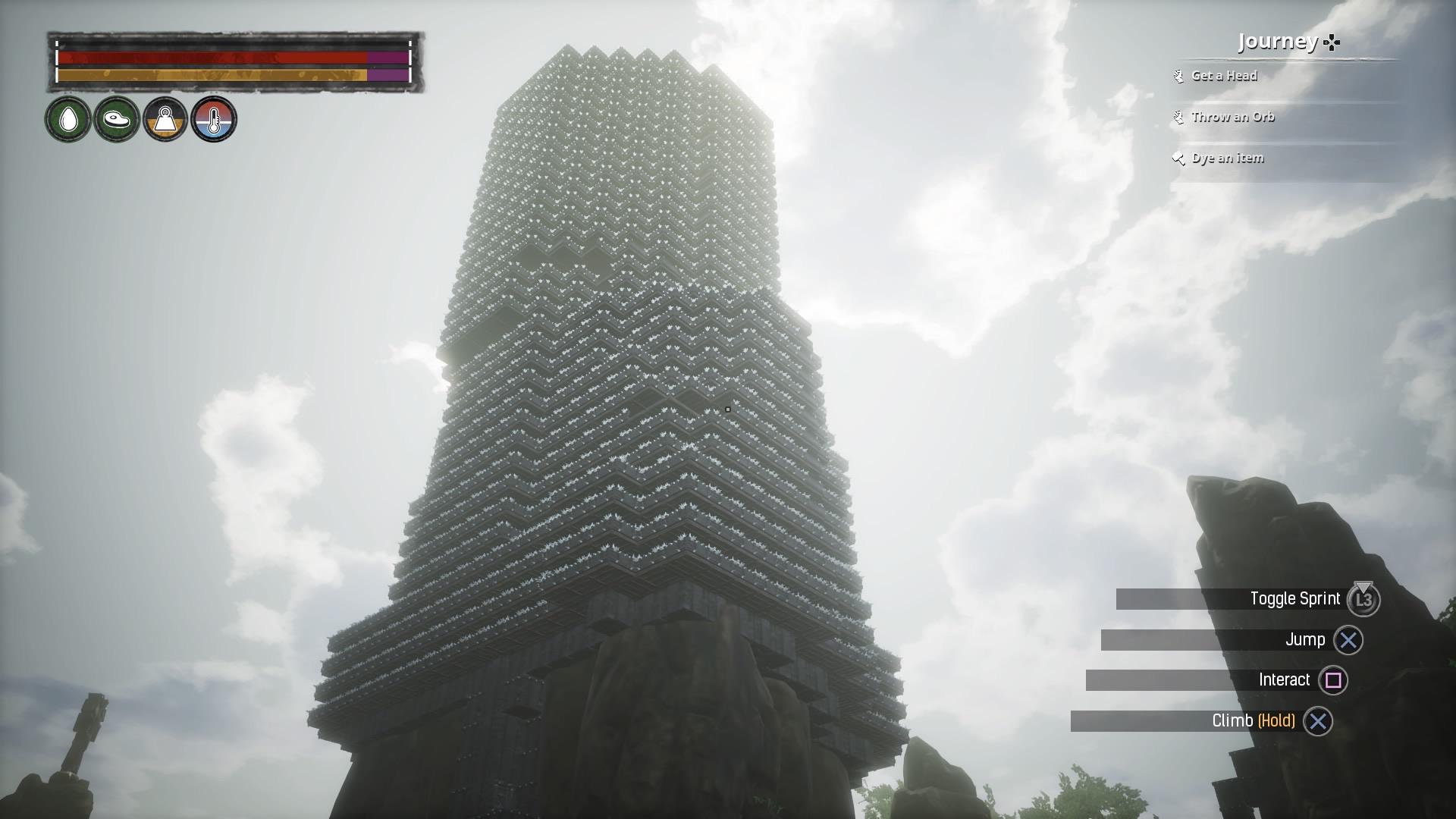Click the water drop thirst icon
Screen dimensions: 1456x819
point(67,119)
